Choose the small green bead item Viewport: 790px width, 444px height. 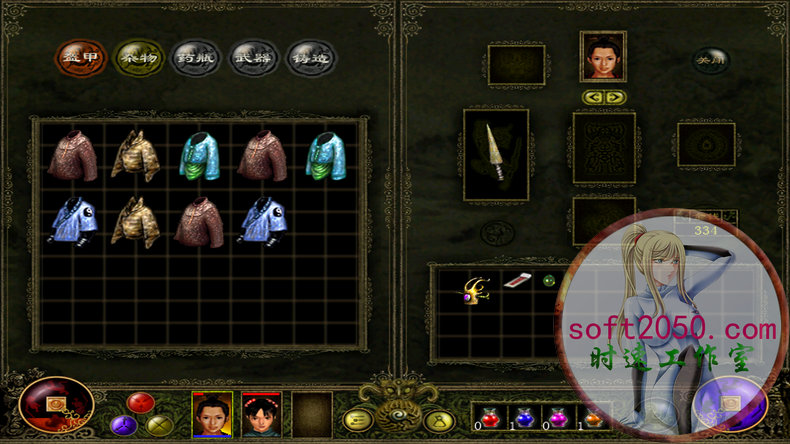coord(548,281)
